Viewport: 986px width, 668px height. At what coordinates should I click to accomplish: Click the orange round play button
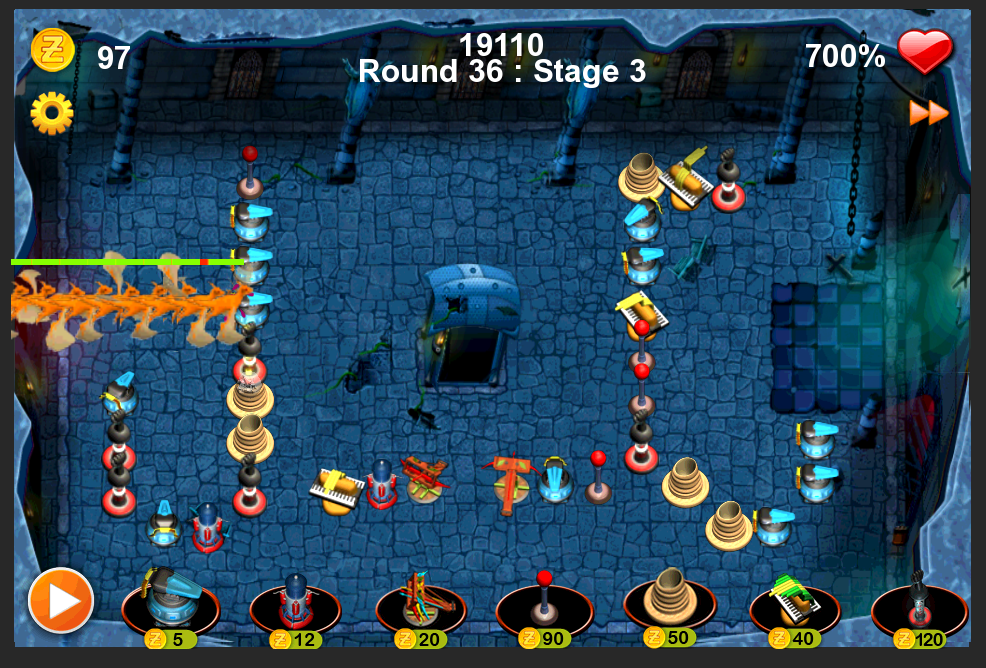pyautogui.click(x=61, y=600)
